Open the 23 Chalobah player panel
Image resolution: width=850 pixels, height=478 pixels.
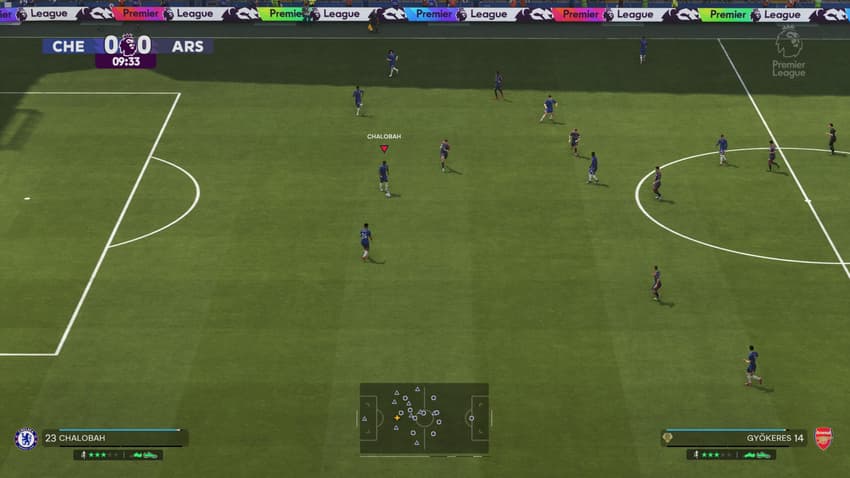click(x=115, y=438)
